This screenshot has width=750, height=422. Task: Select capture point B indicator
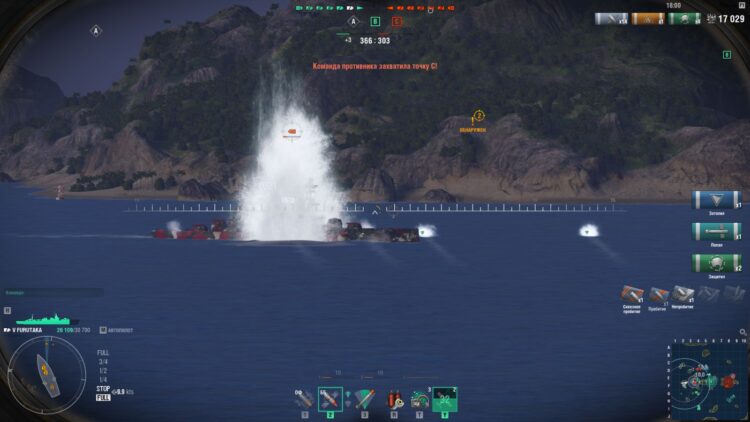coord(375,20)
